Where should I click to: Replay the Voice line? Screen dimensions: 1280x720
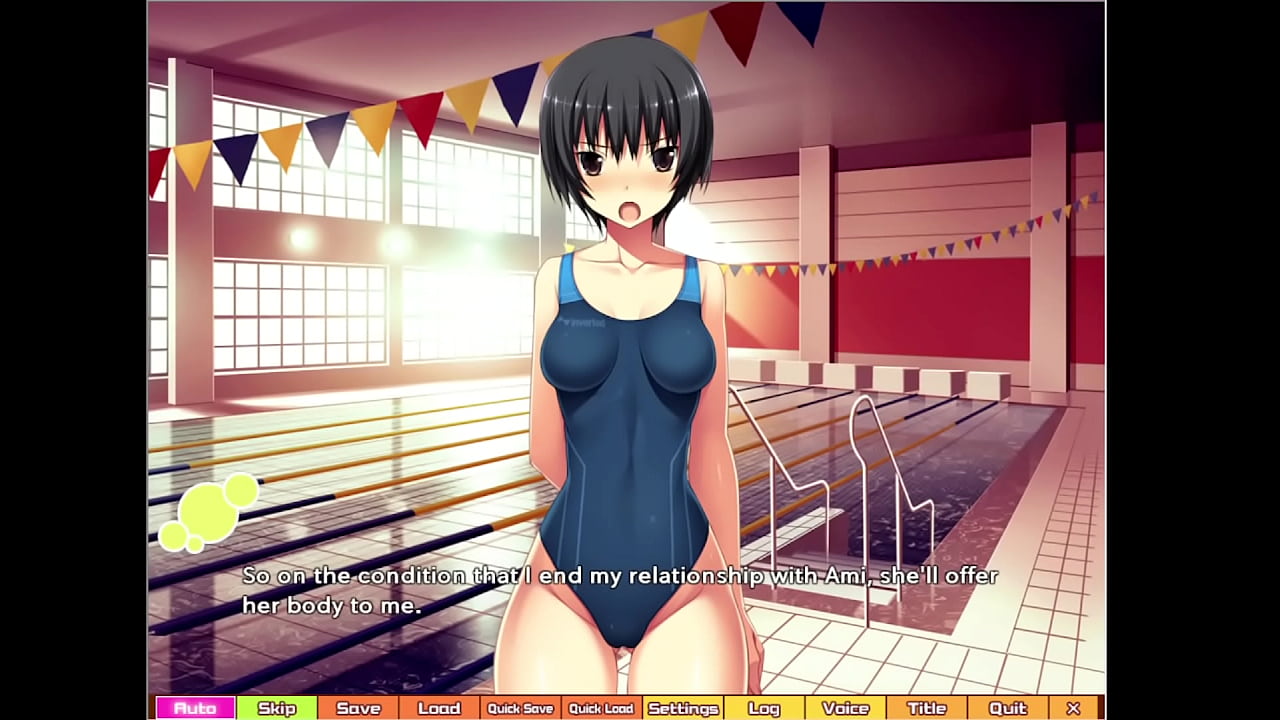tap(845, 708)
